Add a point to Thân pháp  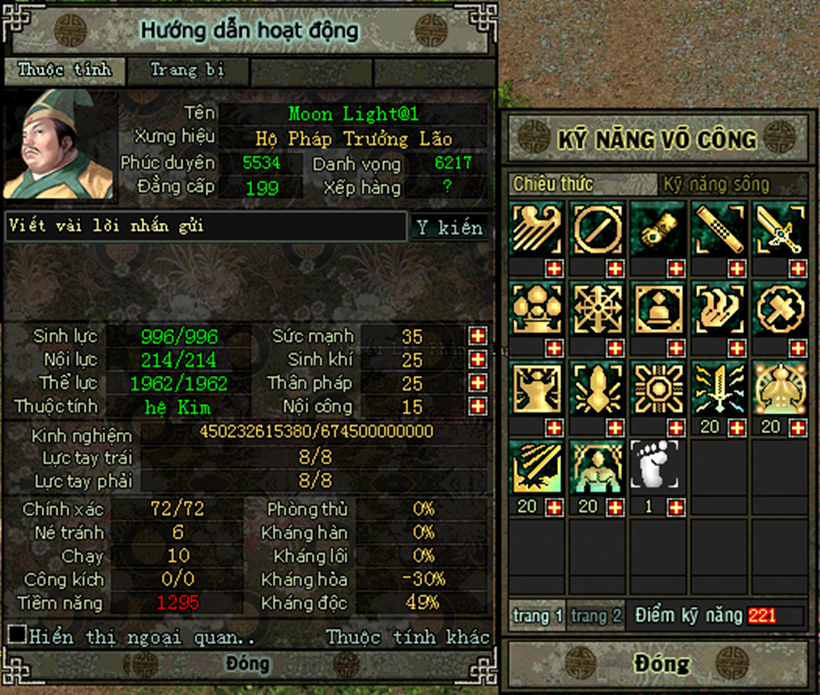(478, 383)
